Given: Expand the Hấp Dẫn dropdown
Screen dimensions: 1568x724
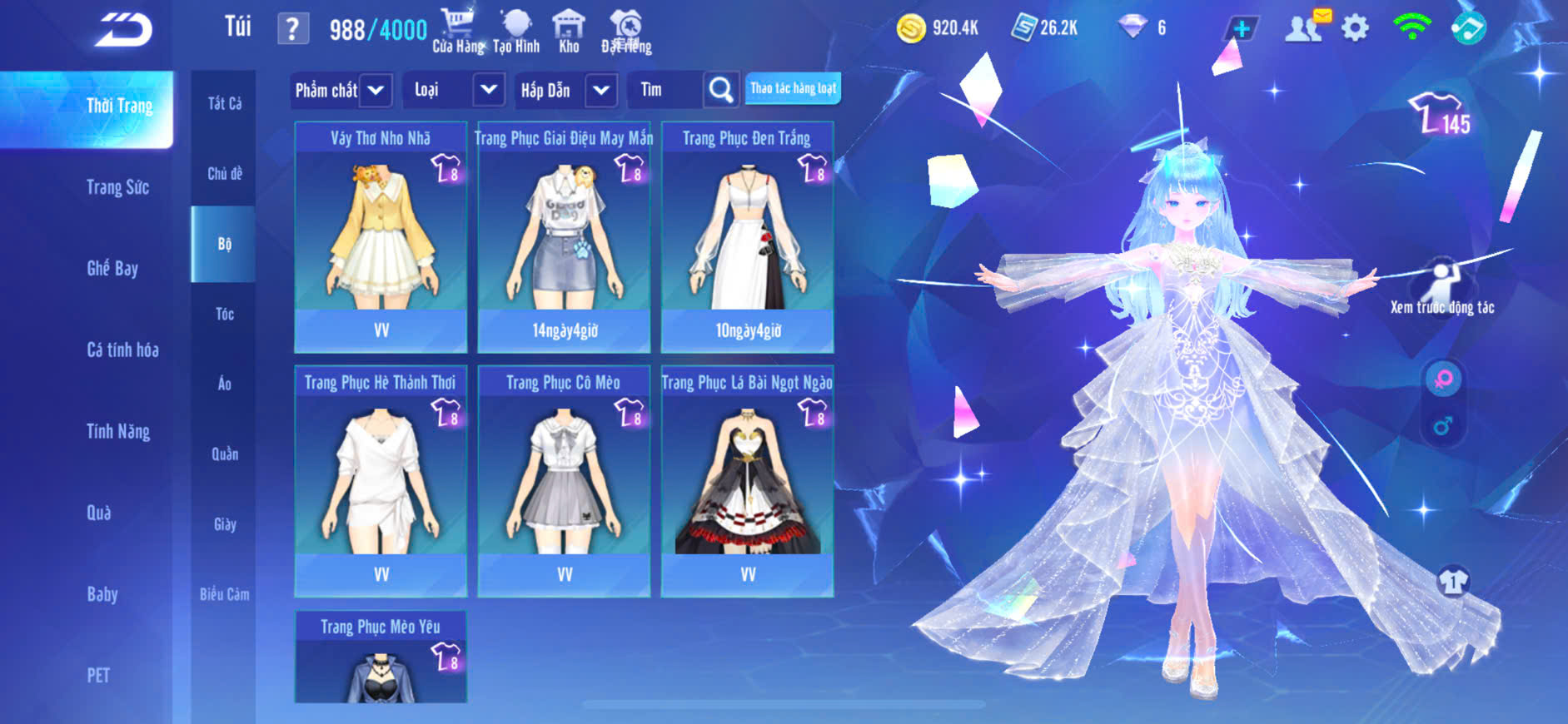Looking at the screenshot, I should tap(600, 90).
